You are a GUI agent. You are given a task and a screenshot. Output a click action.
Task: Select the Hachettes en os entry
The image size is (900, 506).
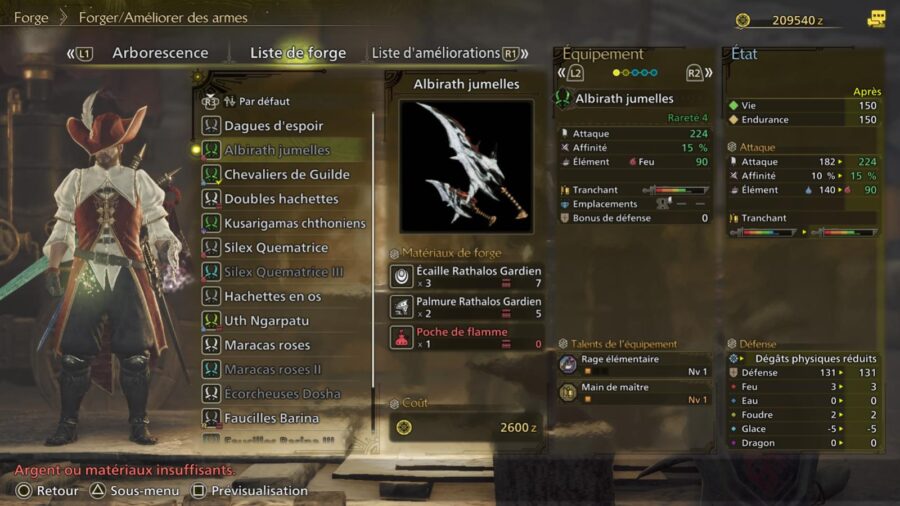(272, 296)
